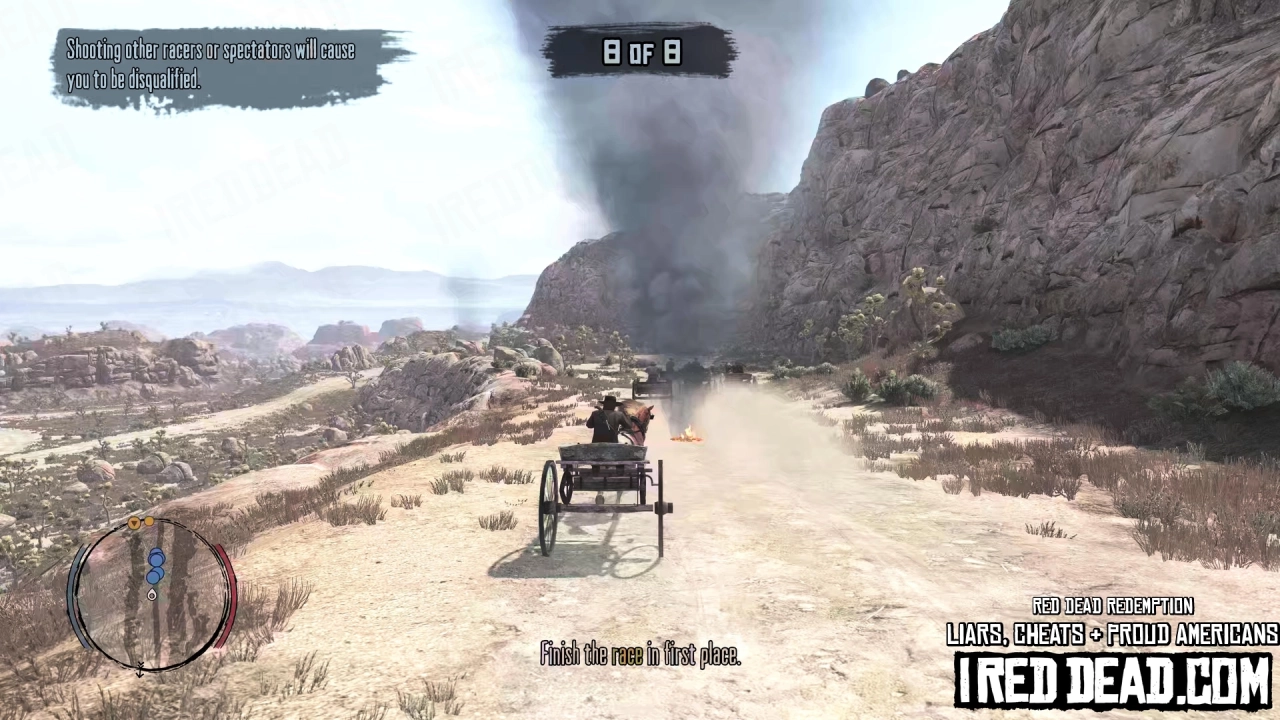1280x720 pixels.
Task: Toggle the objective banner 'Finish the race in first place'
Action: (x=640, y=655)
